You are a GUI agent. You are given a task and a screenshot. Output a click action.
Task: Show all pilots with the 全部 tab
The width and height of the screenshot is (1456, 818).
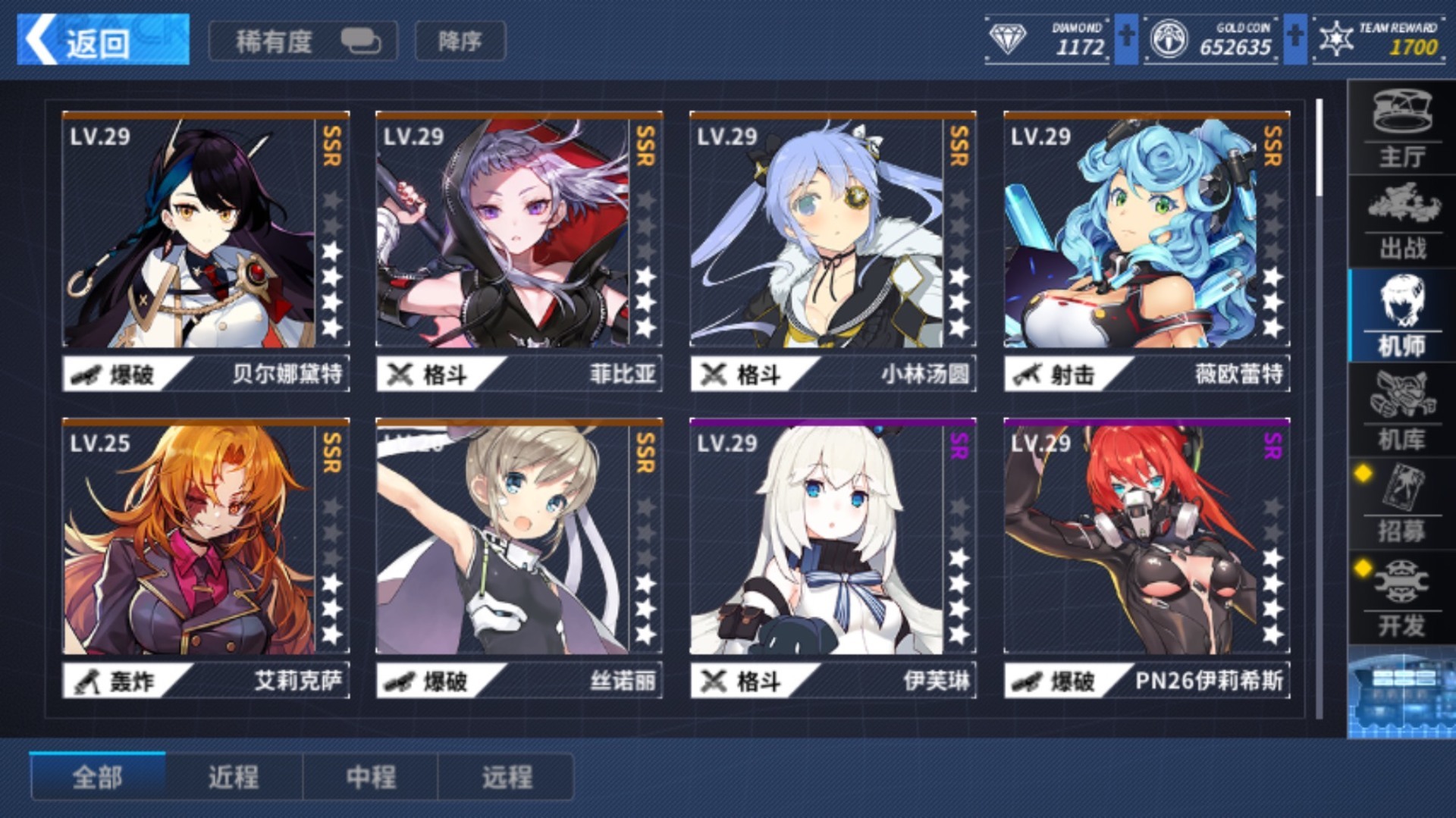click(98, 776)
